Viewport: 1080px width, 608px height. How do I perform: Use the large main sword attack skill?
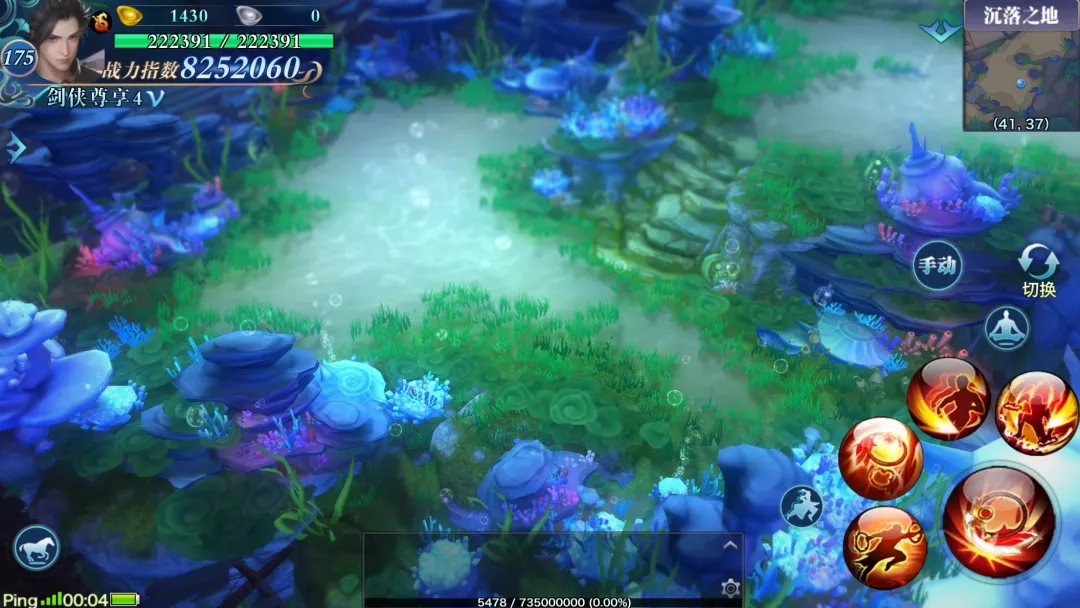(997, 523)
